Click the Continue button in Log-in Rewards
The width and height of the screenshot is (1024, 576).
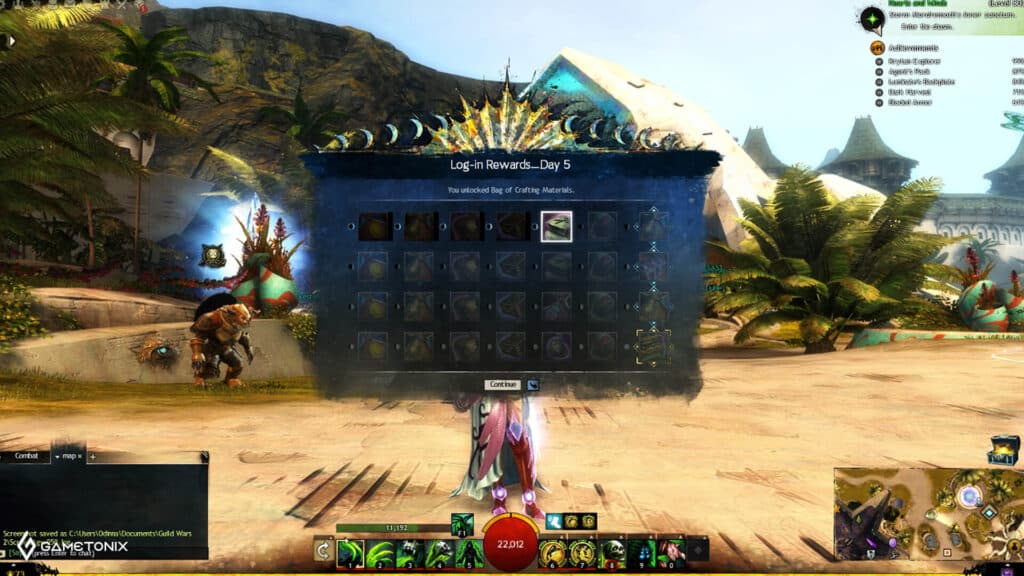[502, 384]
